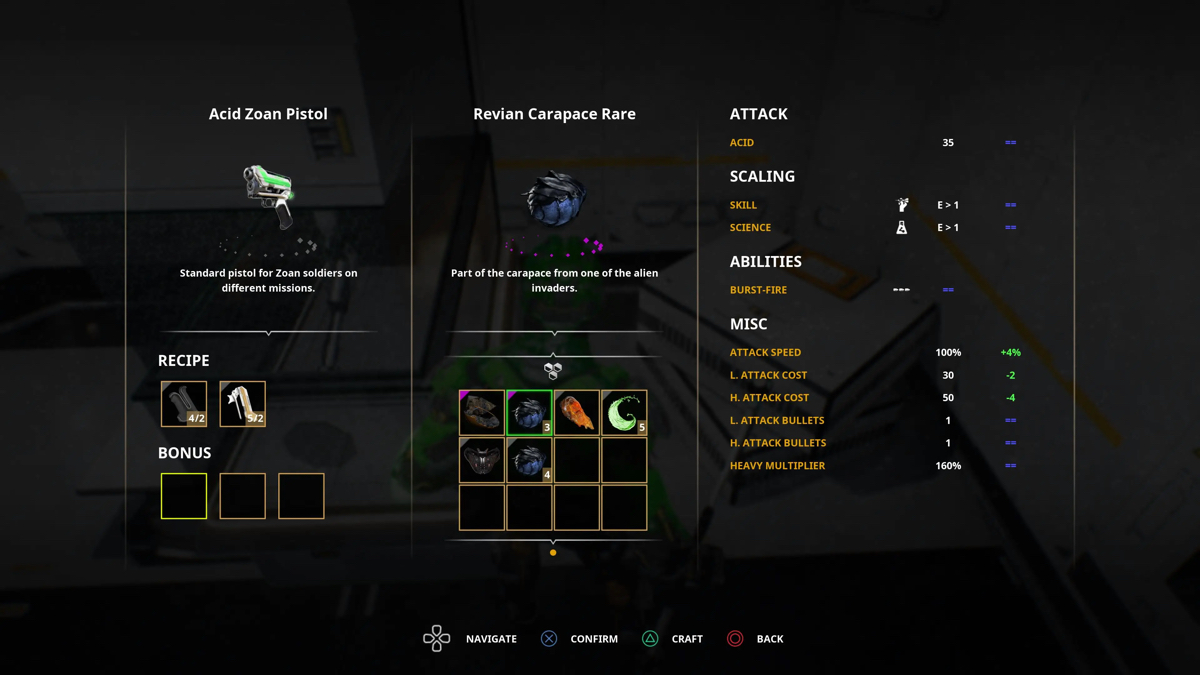Select the green slime swirl stack of 5
Viewport: 1200px width, 675px height.
point(624,413)
